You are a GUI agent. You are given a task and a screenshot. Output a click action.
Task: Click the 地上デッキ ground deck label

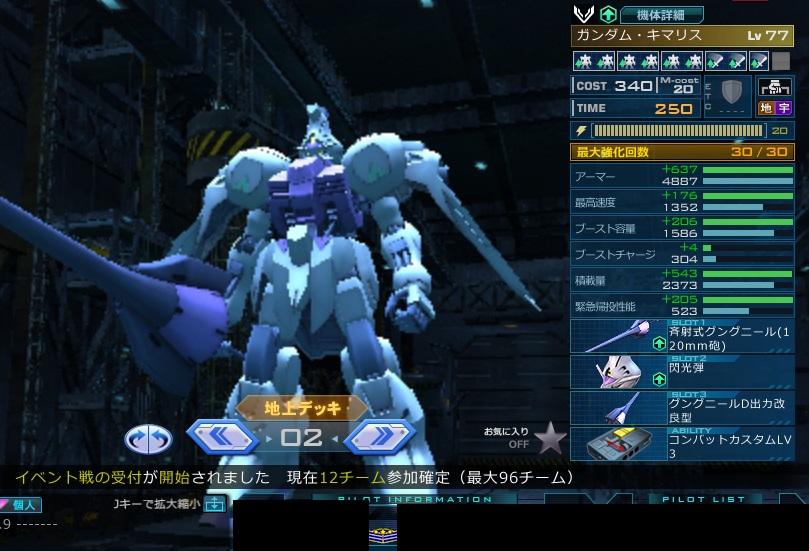click(x=303, y=407)
